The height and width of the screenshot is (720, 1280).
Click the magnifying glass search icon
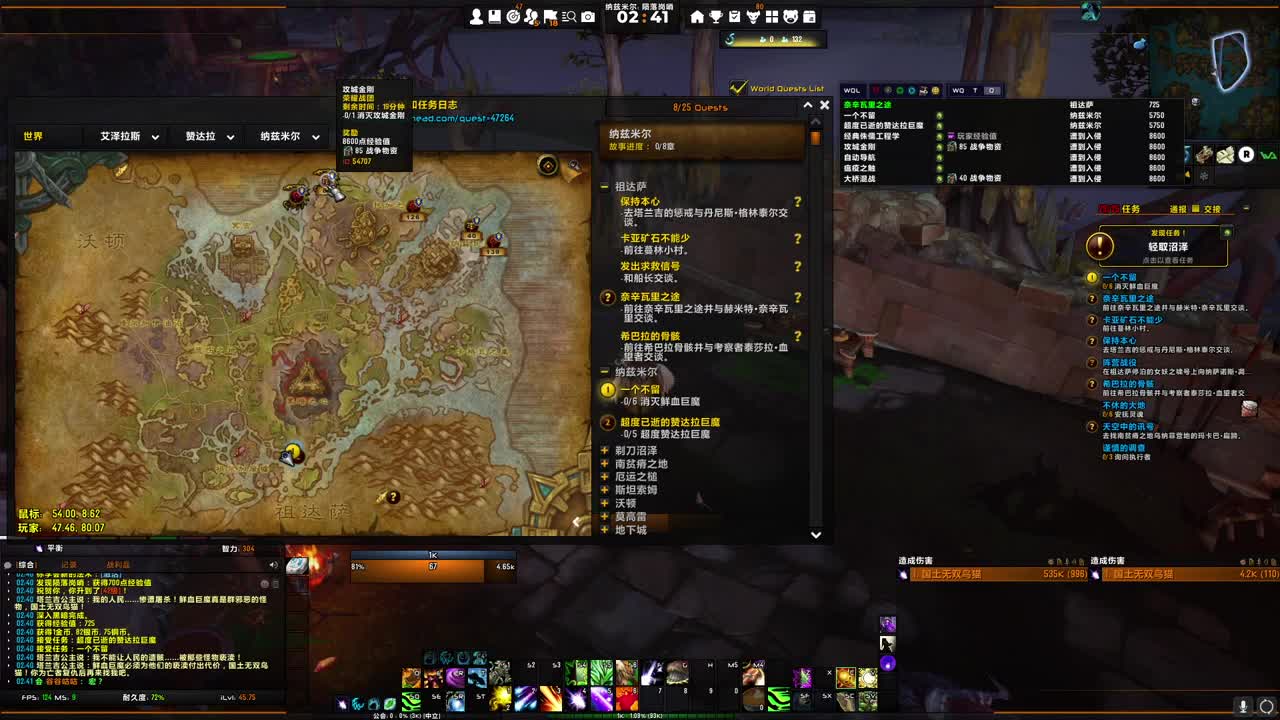click(x=569, y=13)
